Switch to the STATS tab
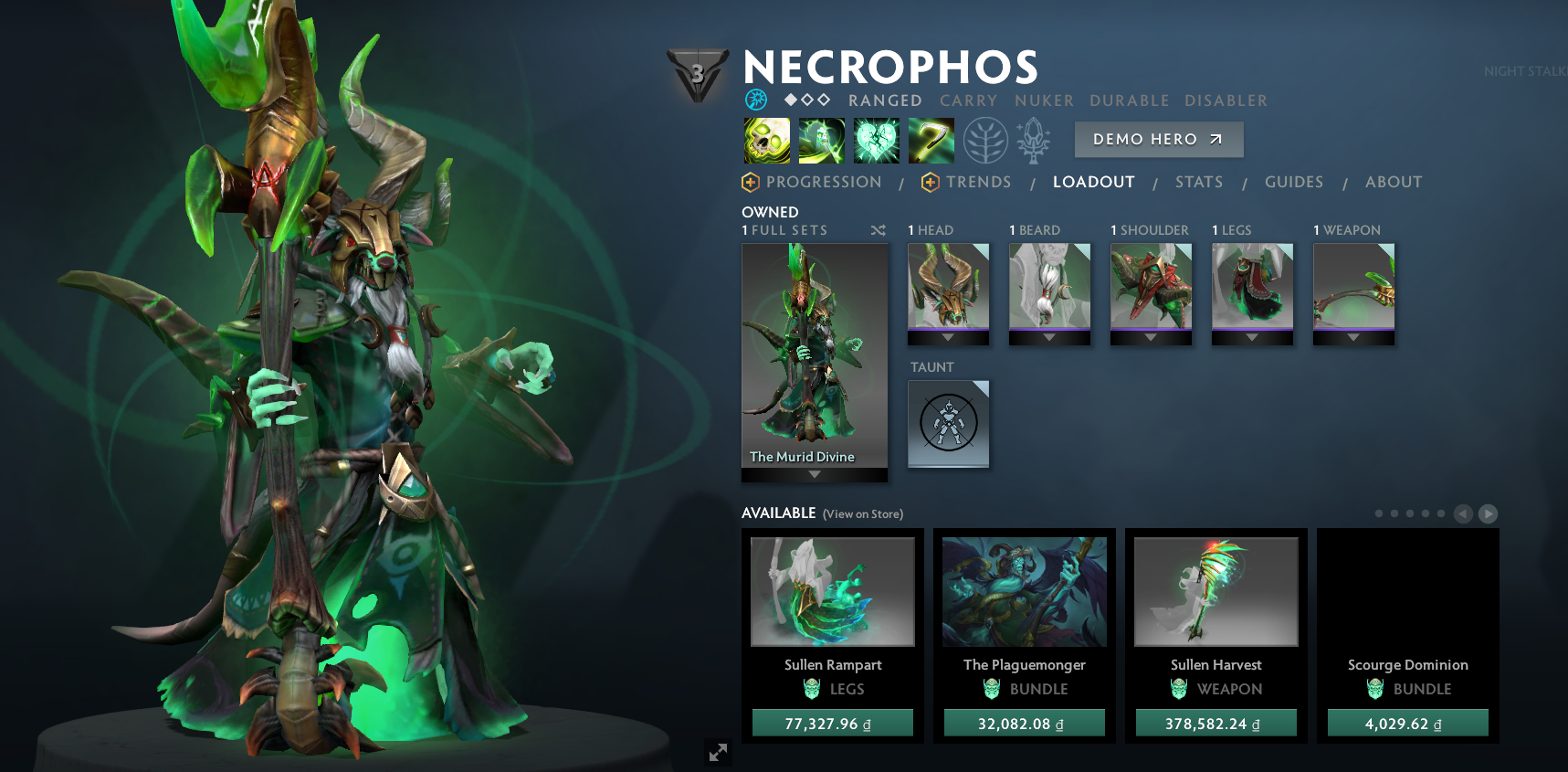 point(1199,182)
